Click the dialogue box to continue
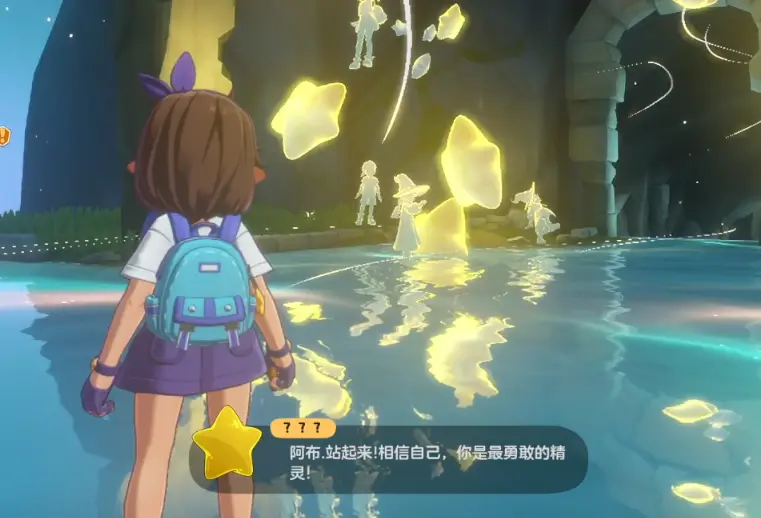The height and width of the screenshot is (518, 761). pos(420,459)
